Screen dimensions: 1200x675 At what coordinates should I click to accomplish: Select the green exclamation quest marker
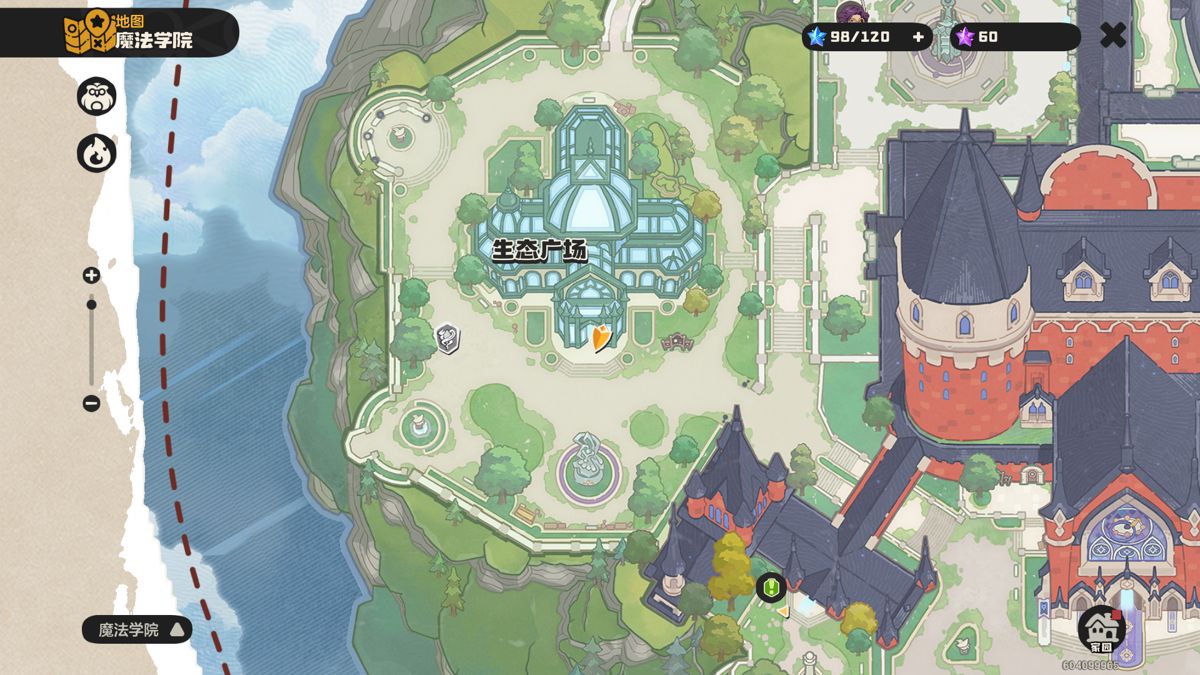pyautogui.click(x=770, y=587)
